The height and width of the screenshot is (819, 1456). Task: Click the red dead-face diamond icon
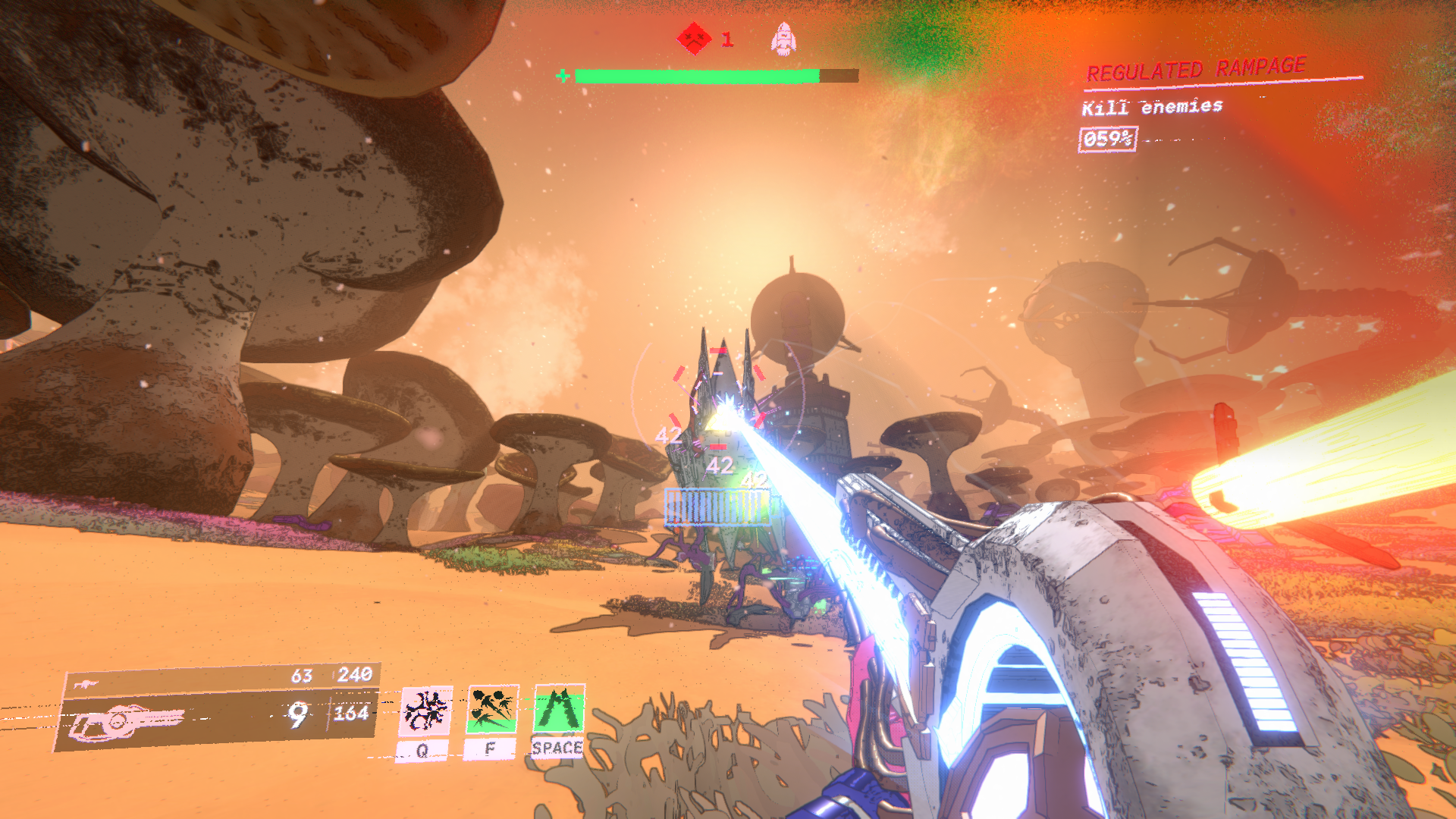coord(694,38)
